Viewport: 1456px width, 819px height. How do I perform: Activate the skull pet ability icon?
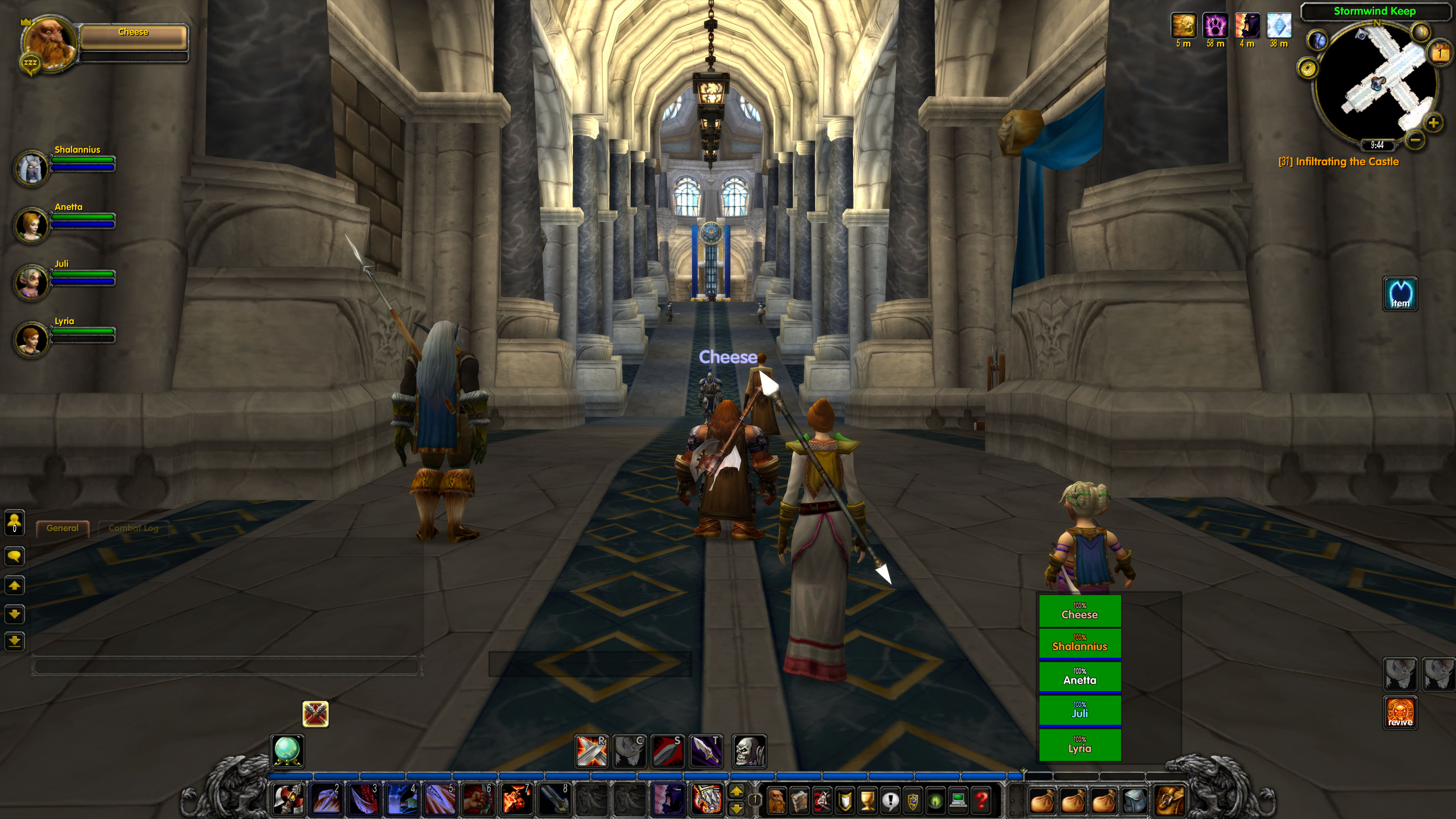pyautogui.click(x=749, y=751)
